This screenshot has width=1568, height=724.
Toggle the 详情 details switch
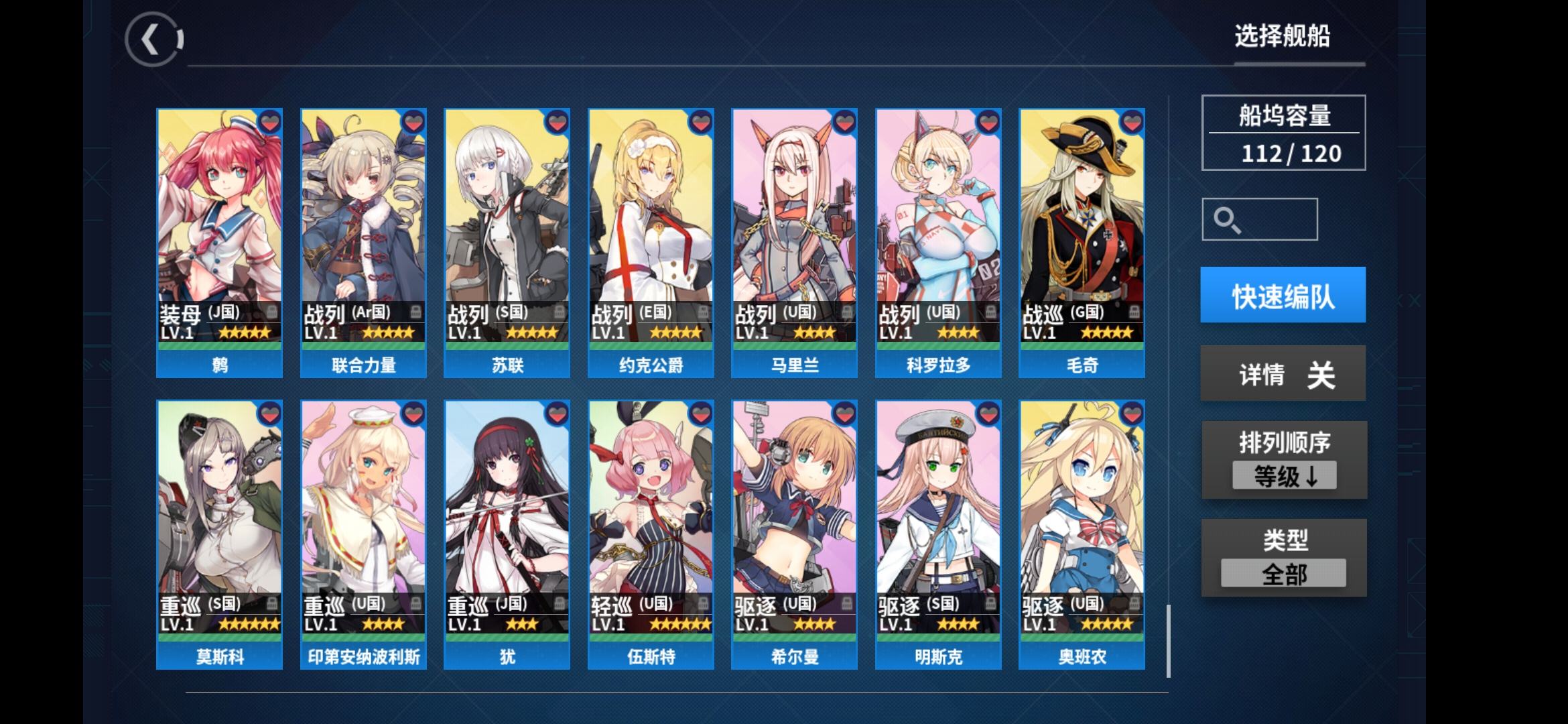click(x=1283, y=373)
